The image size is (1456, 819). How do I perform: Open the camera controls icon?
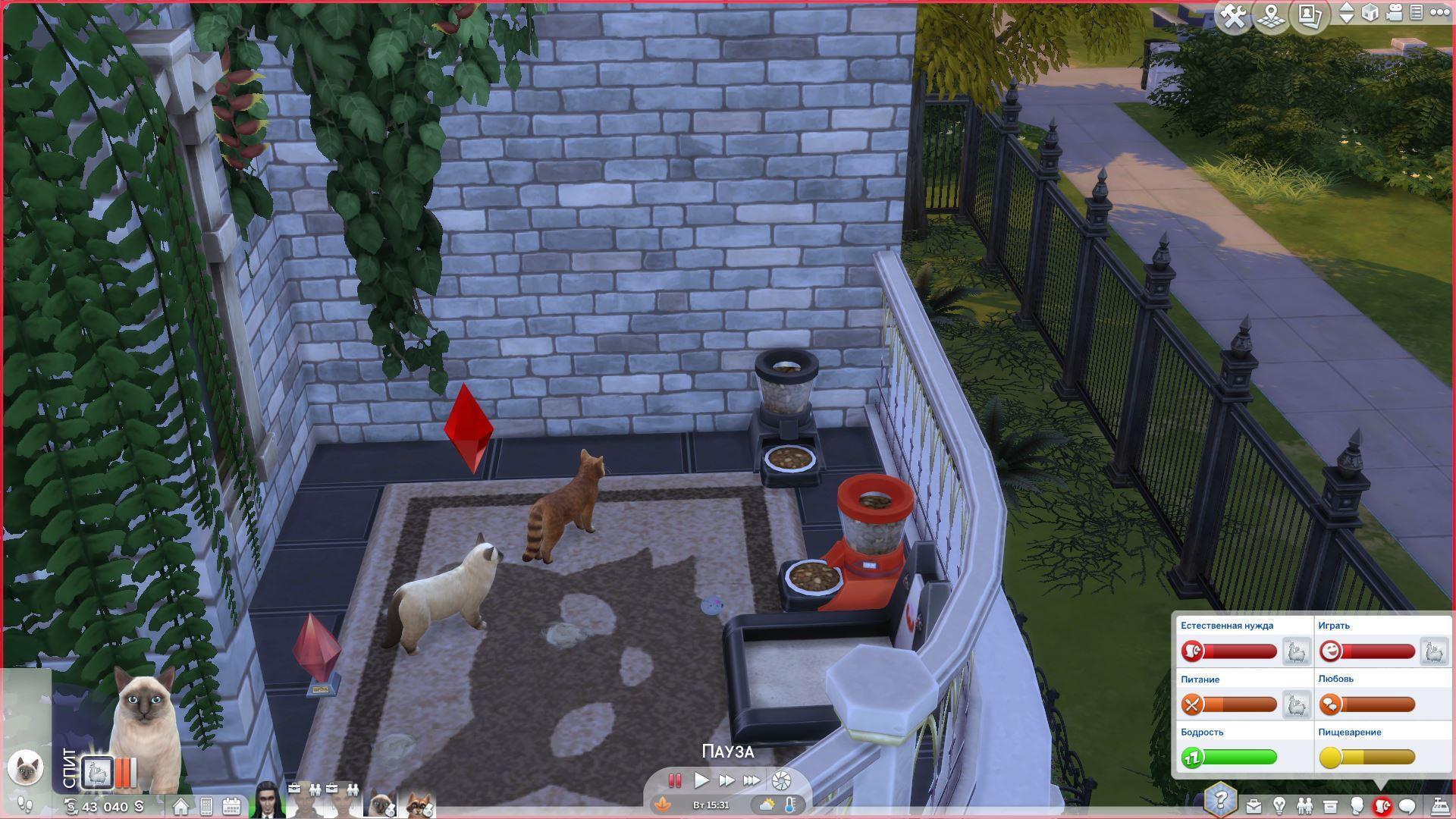[1394, 13]
